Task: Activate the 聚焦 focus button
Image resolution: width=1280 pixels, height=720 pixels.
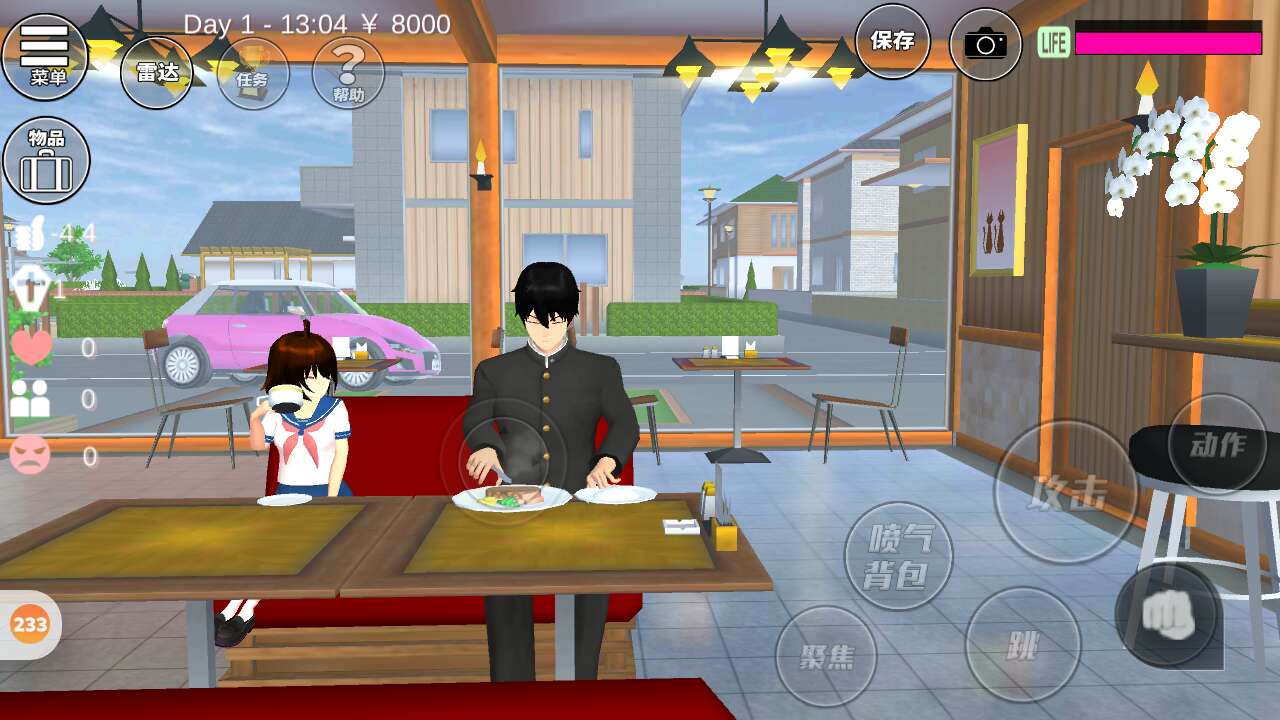Action: tap(826, 656)
